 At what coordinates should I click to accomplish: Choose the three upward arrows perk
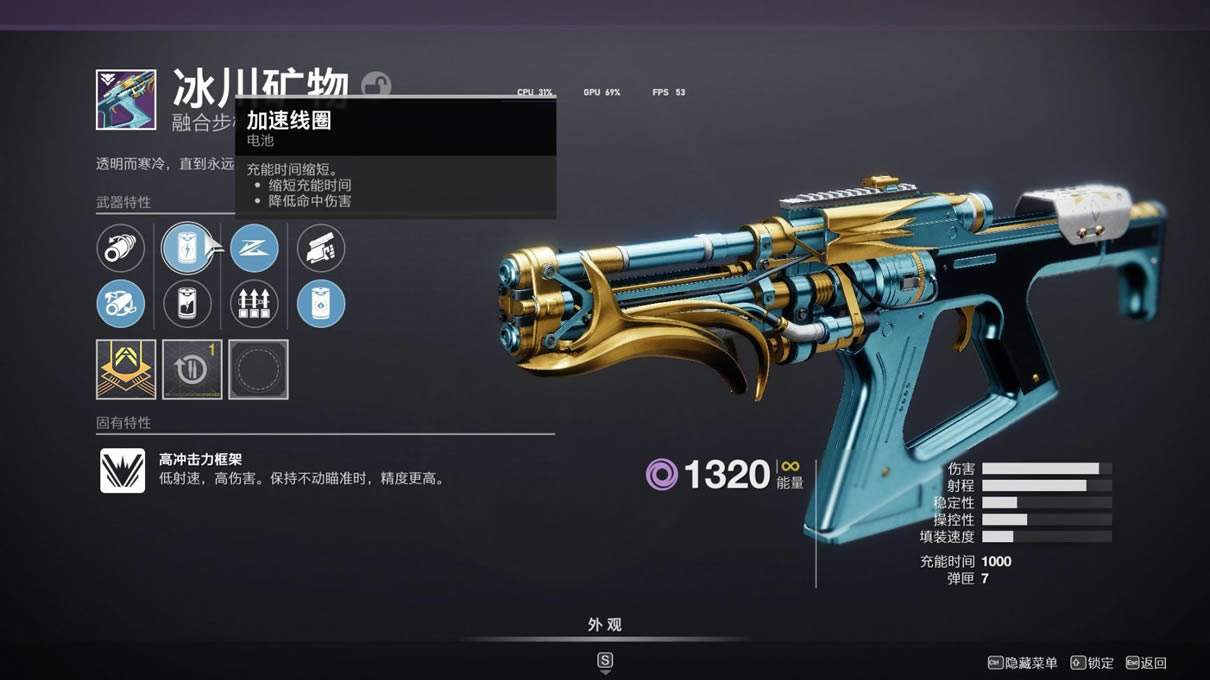(x=254, y=304)
